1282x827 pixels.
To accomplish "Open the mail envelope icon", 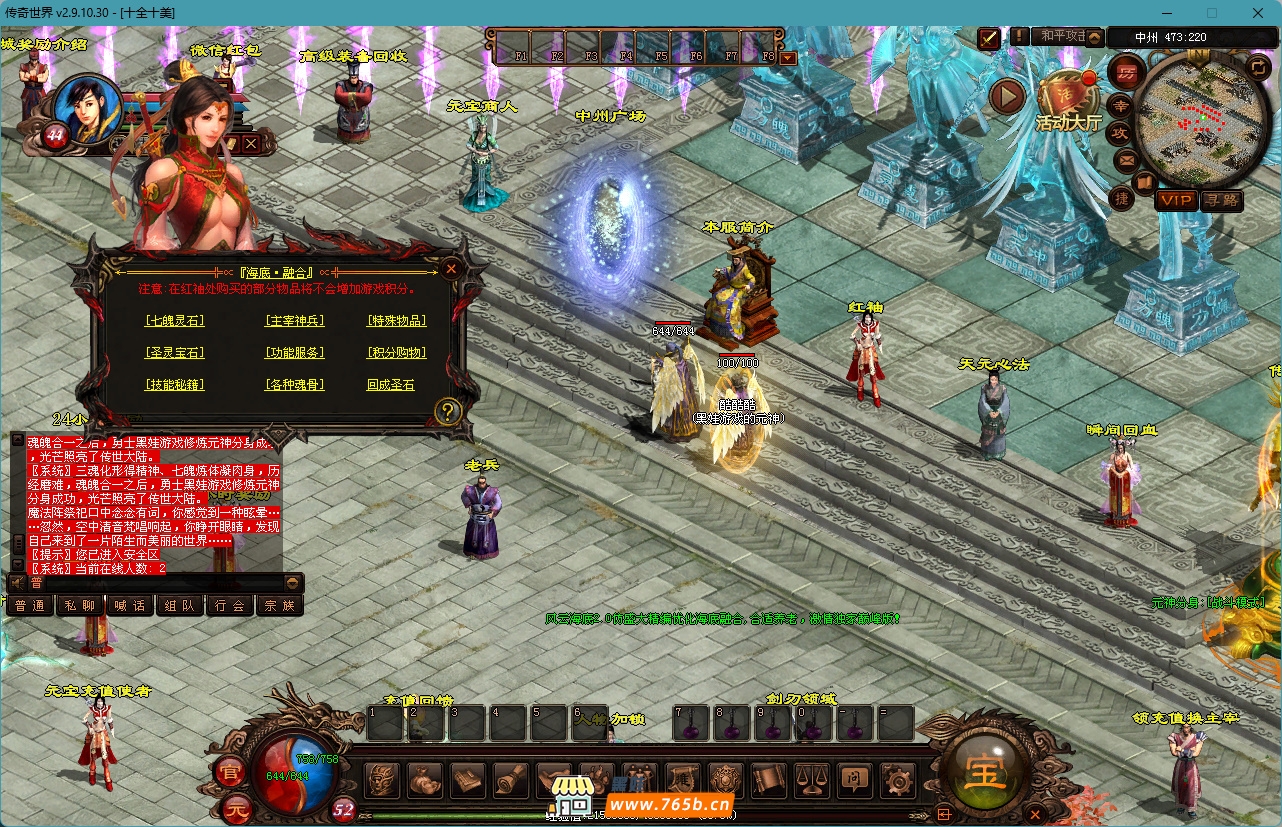I will (1126, 160).
